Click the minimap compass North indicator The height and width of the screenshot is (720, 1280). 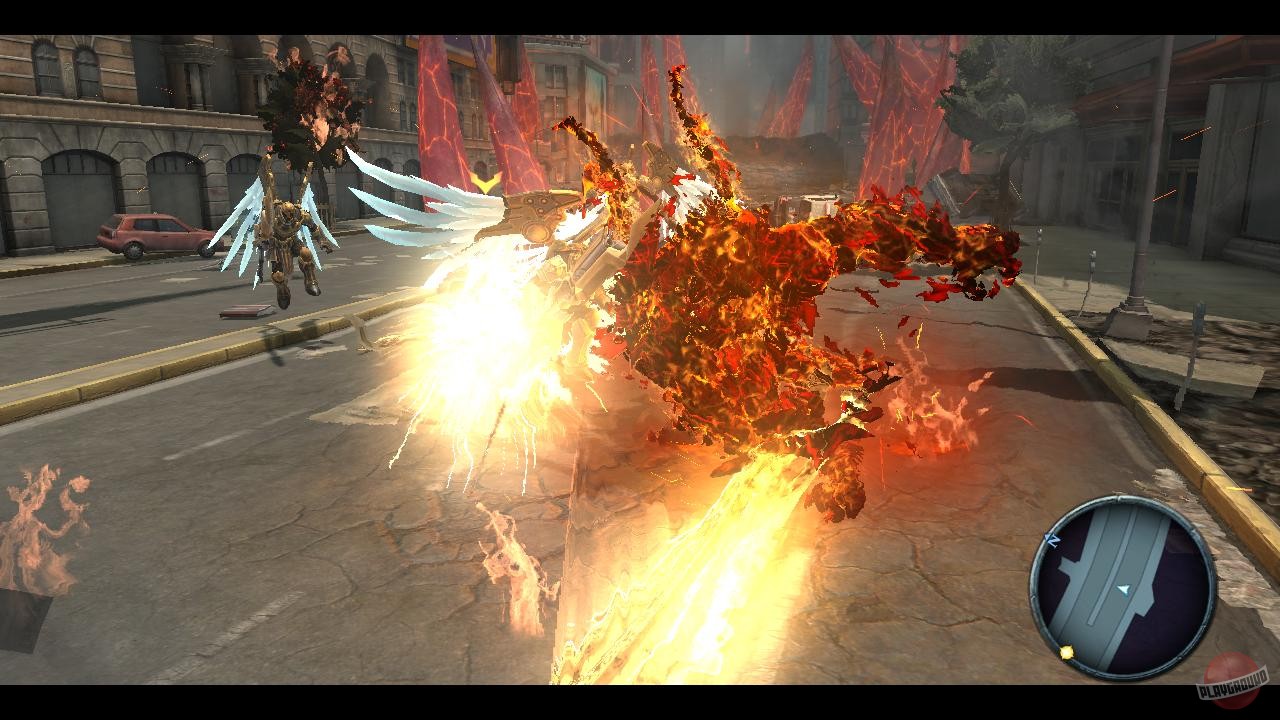(x=1051, y=538)
